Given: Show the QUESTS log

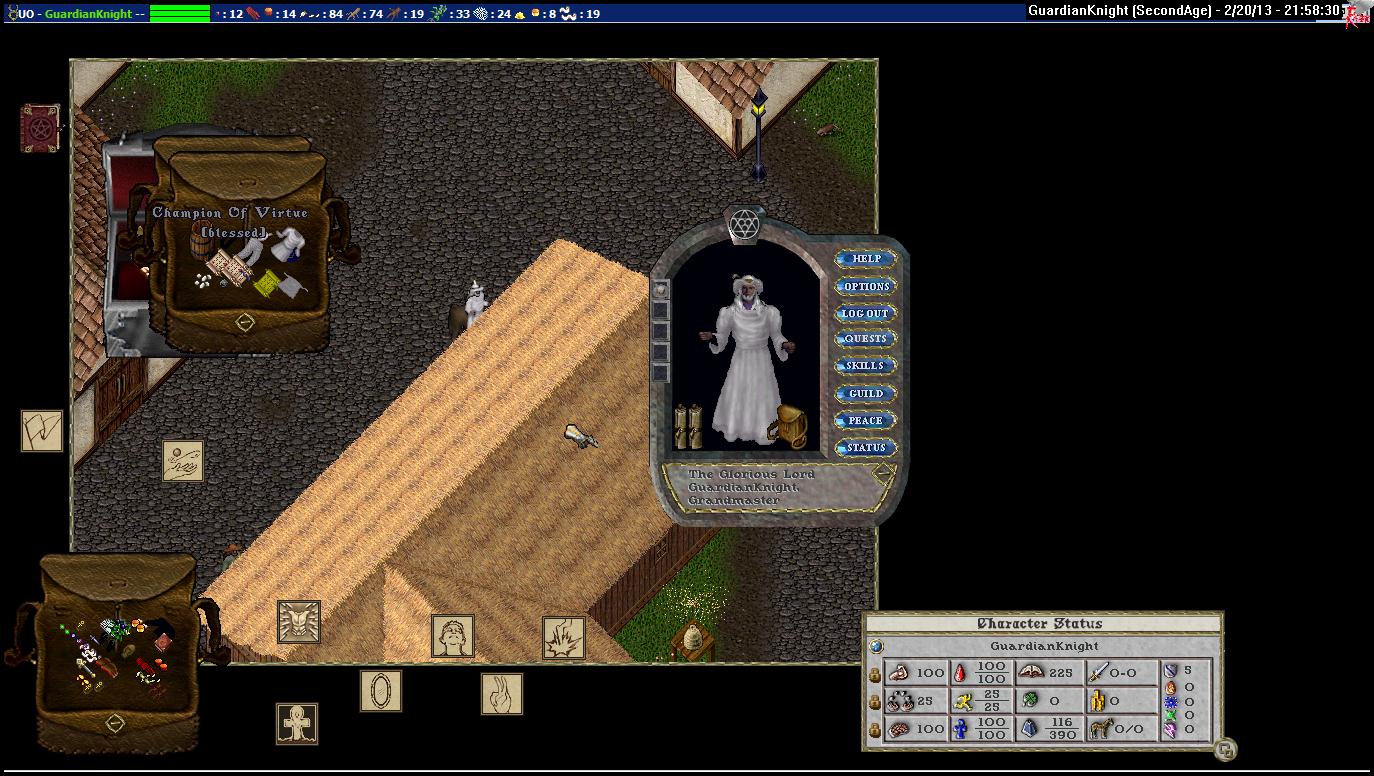Looking at the screenshot, I should [x=866, y=339].
